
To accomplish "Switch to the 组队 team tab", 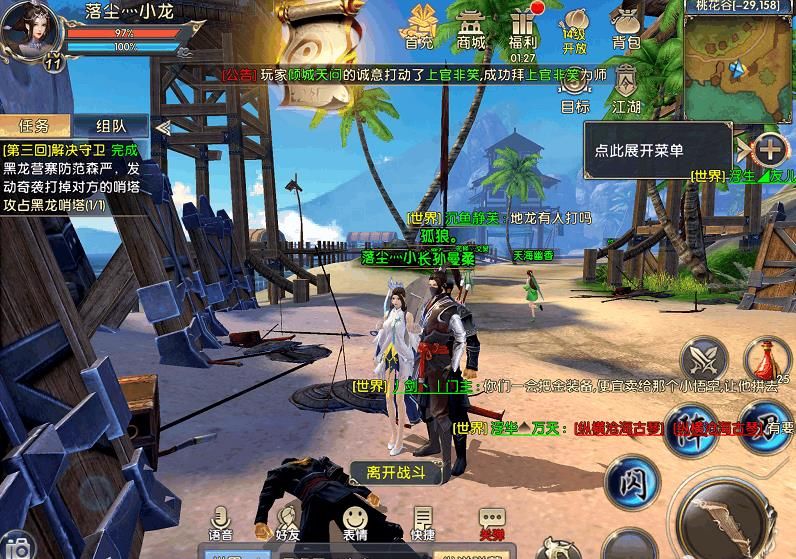I will click(110, 125).
